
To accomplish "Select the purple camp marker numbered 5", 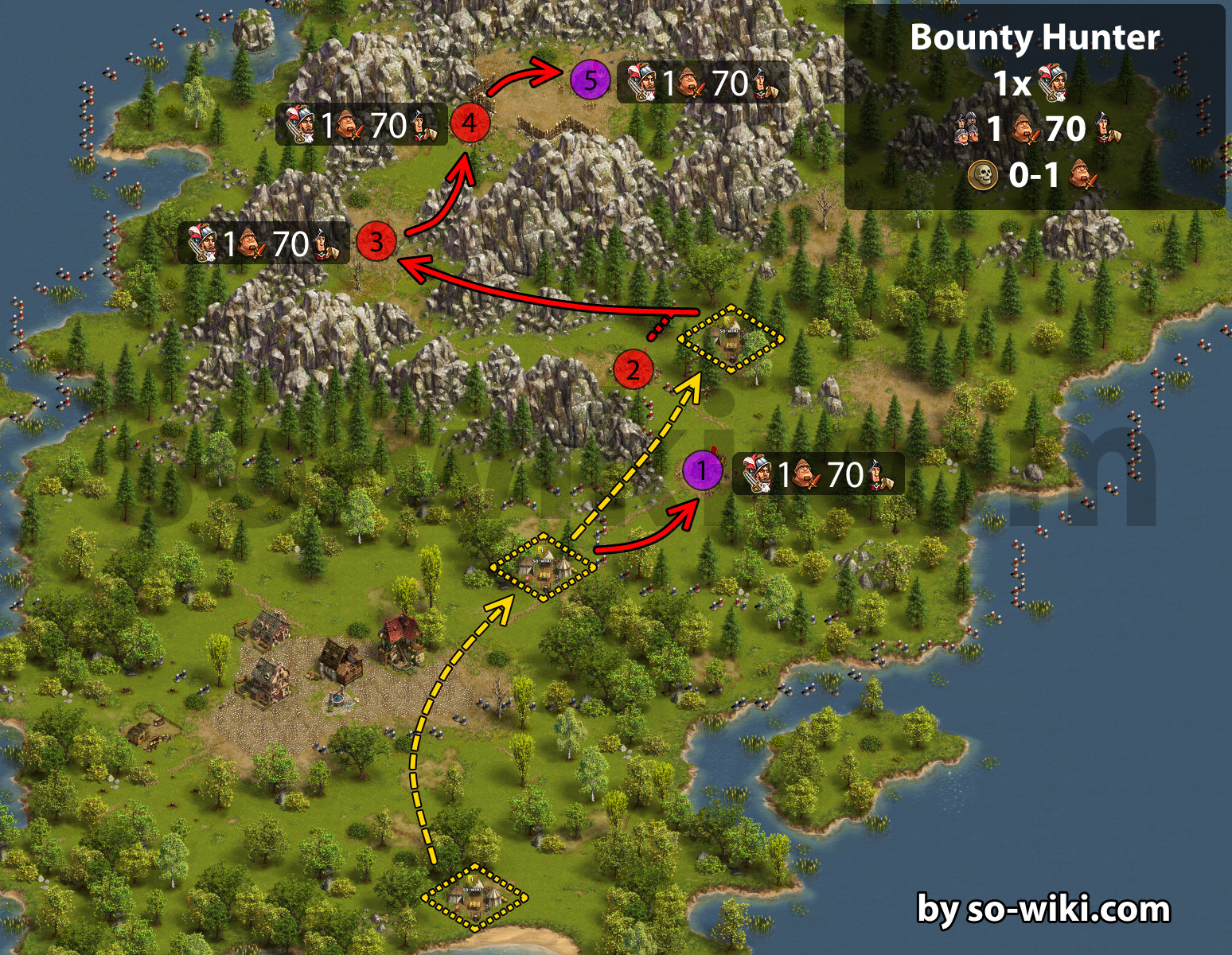I will click(590, 80).
